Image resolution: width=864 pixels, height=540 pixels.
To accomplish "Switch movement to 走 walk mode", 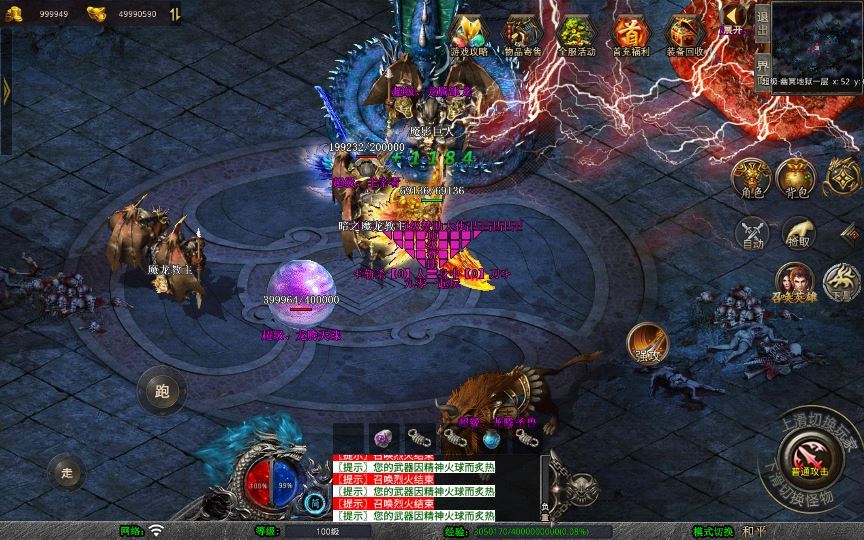I will (x=67, y=472).
